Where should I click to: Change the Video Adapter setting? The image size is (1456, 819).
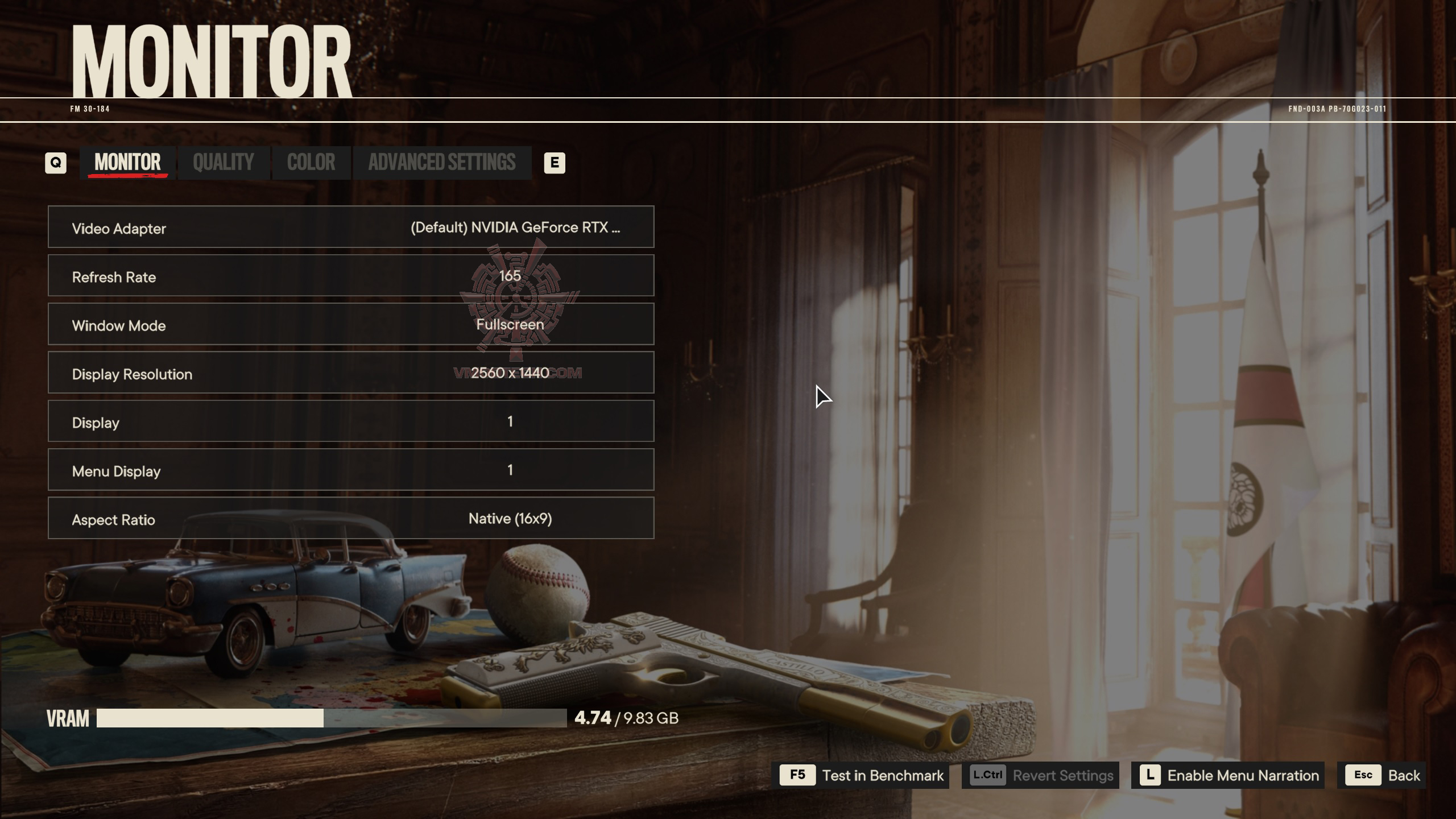tap(351, 227)
